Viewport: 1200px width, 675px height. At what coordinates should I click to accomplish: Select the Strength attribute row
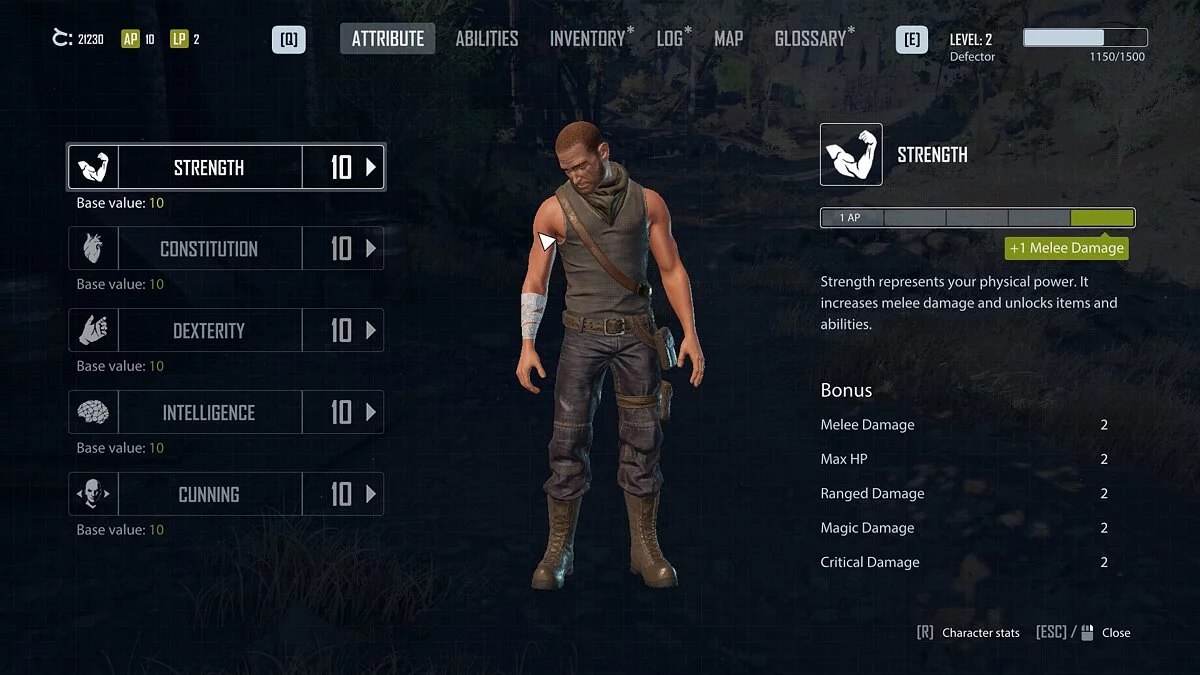tap(209, 168)
